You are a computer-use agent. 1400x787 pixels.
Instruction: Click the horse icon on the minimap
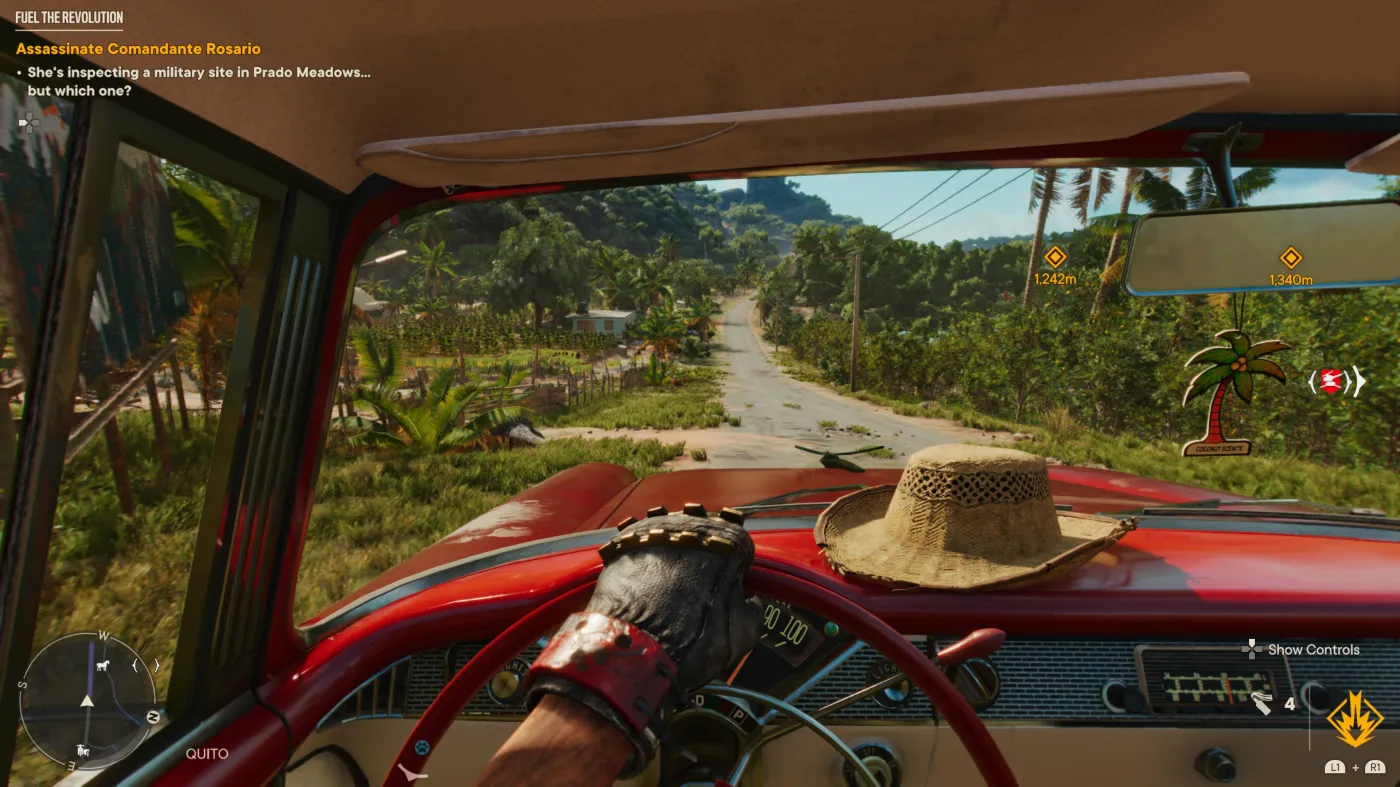100,665
